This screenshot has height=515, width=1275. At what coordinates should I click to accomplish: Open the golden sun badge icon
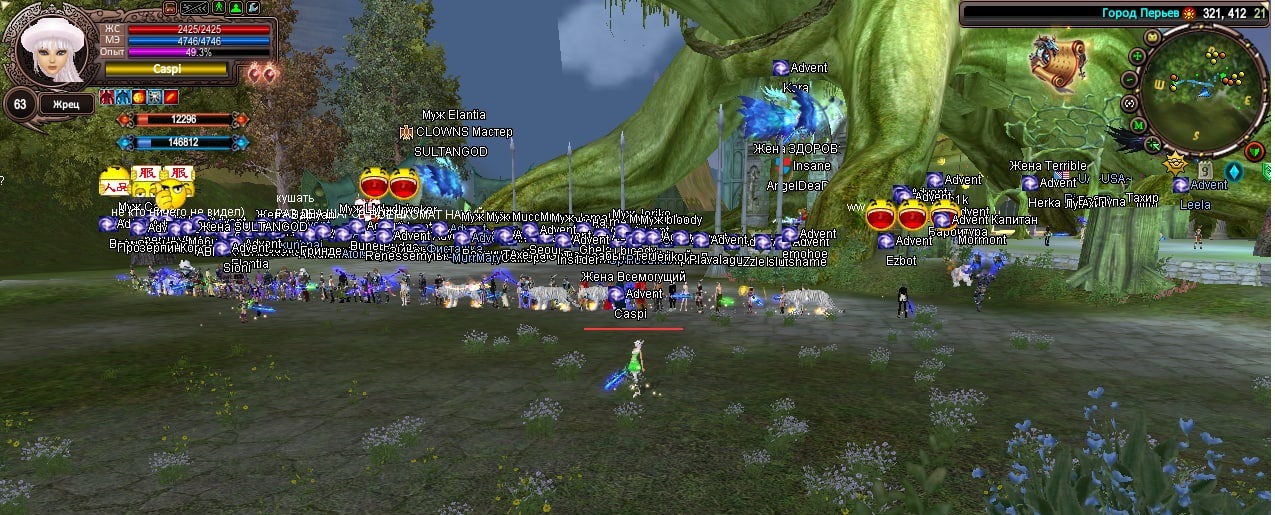(x=1176, y=161)
